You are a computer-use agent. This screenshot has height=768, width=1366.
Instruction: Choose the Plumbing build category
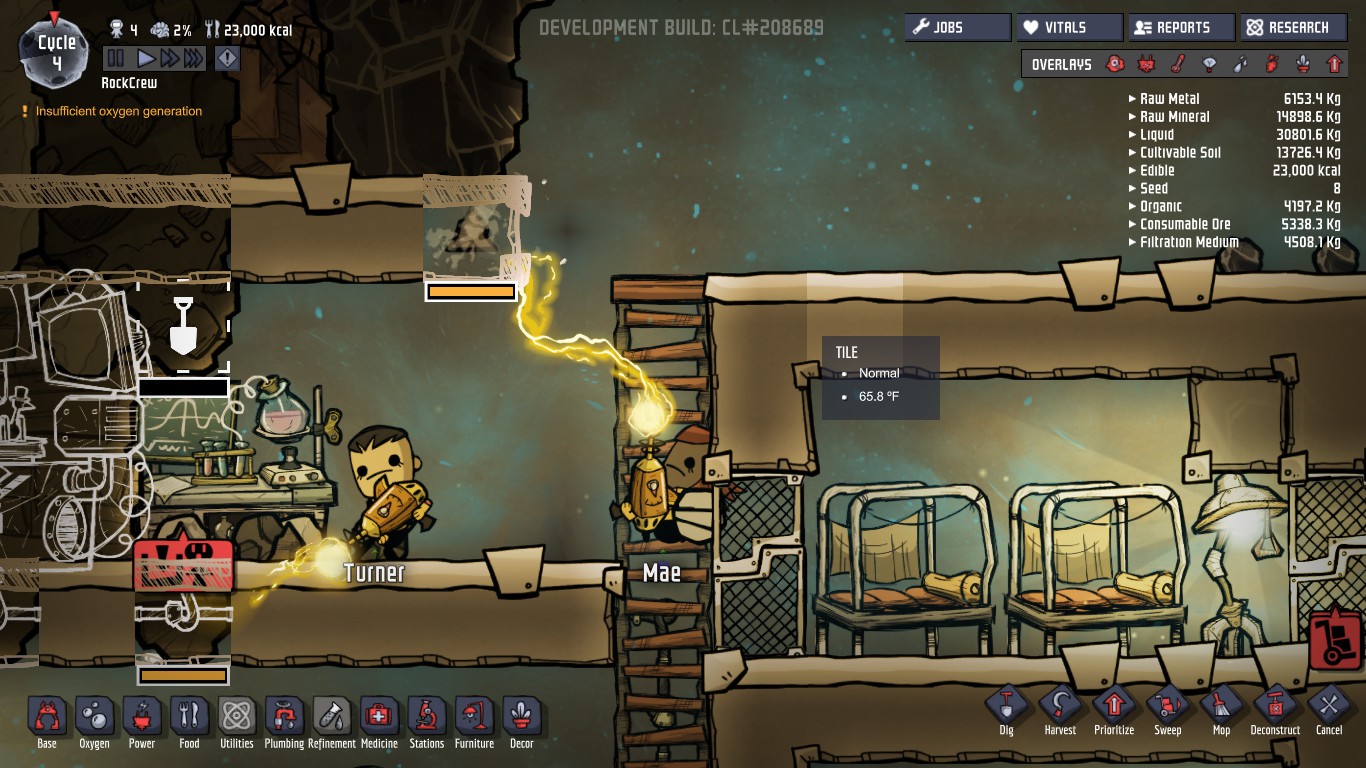click(x=284, y=718)
